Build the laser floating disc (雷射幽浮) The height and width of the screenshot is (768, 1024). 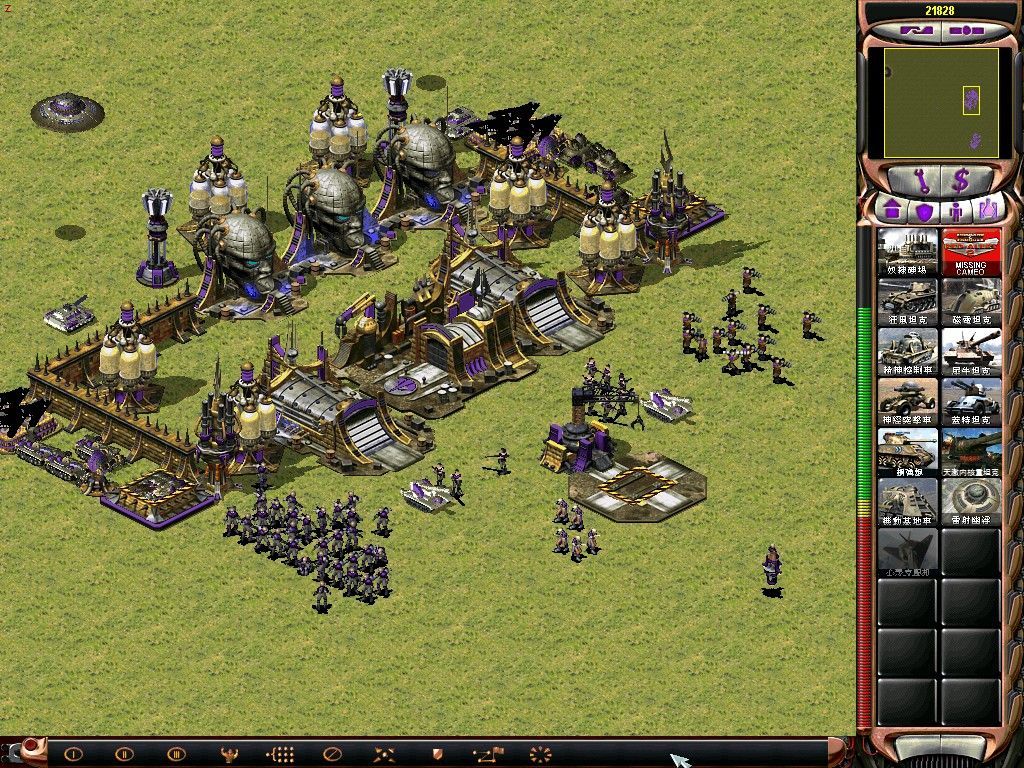point(970,501)
